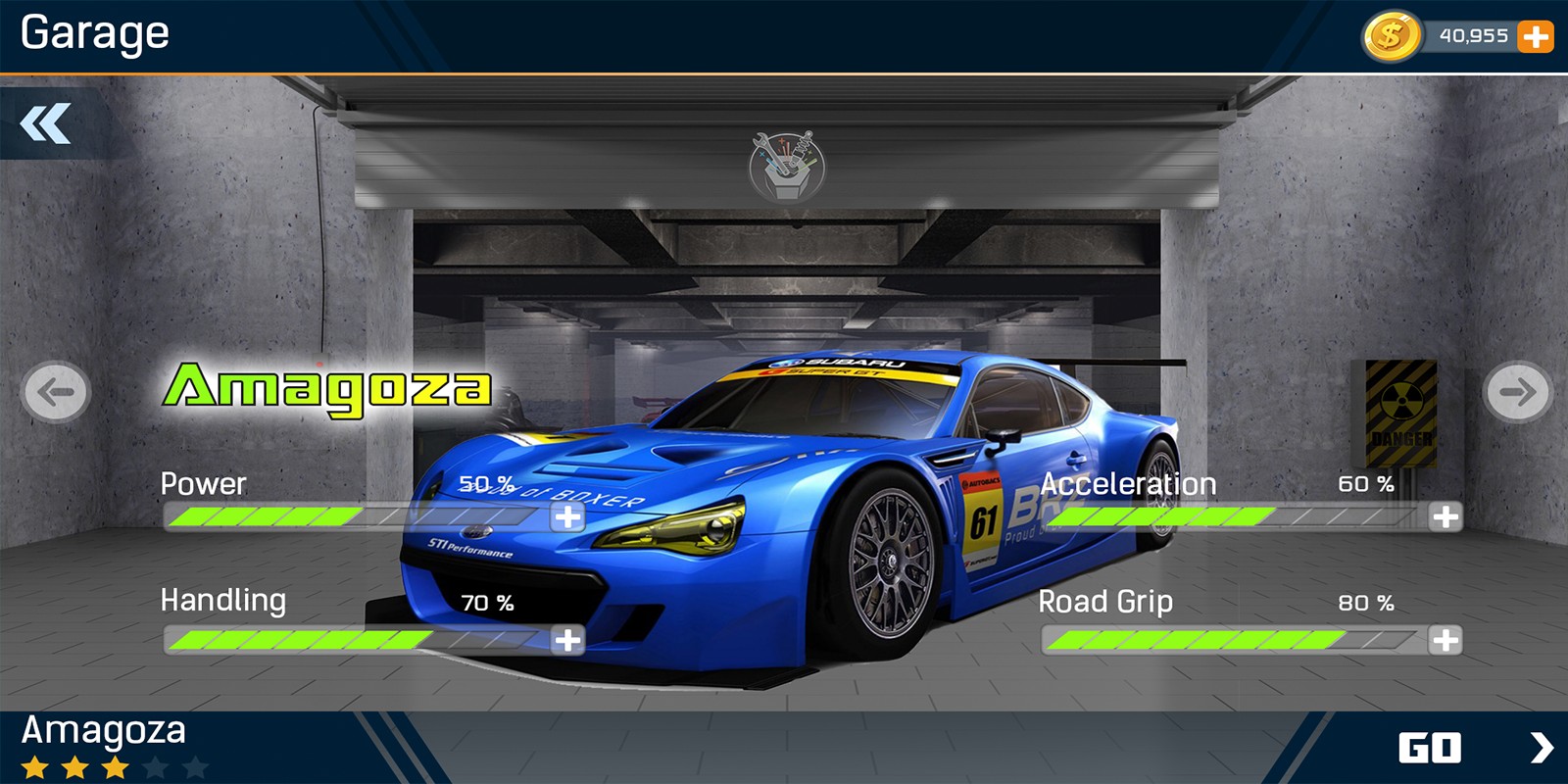This screenshot has width=1568, height=784.
Task: Open the car customization tools icon
Action: [x=786, y=166]
